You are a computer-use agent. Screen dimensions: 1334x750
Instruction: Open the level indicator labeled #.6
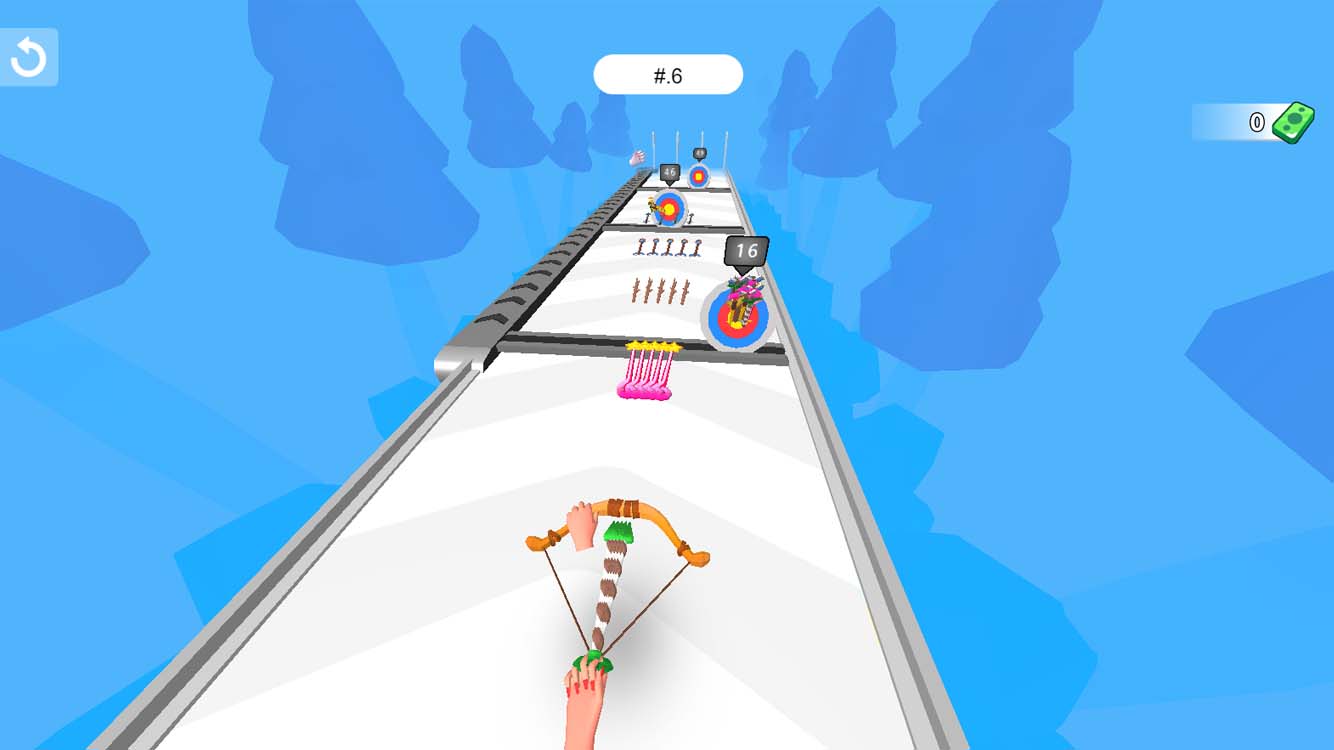pyautogui.click(x=668, y=73)
